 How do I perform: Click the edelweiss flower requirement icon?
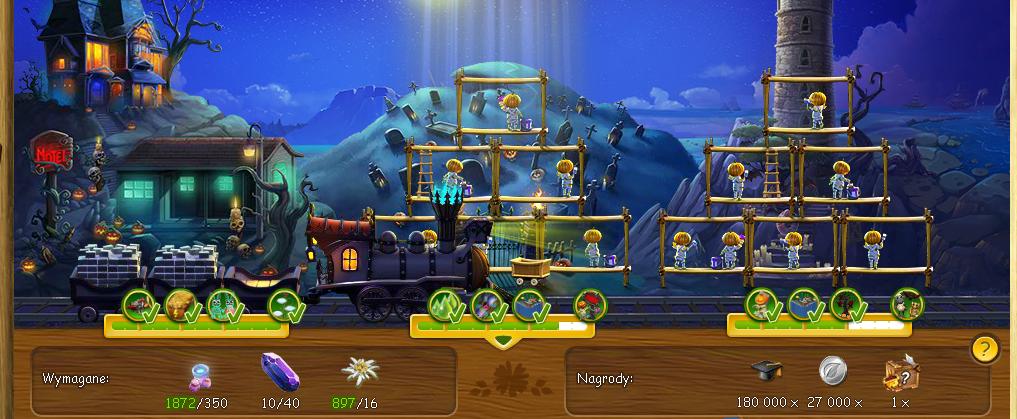360,371
